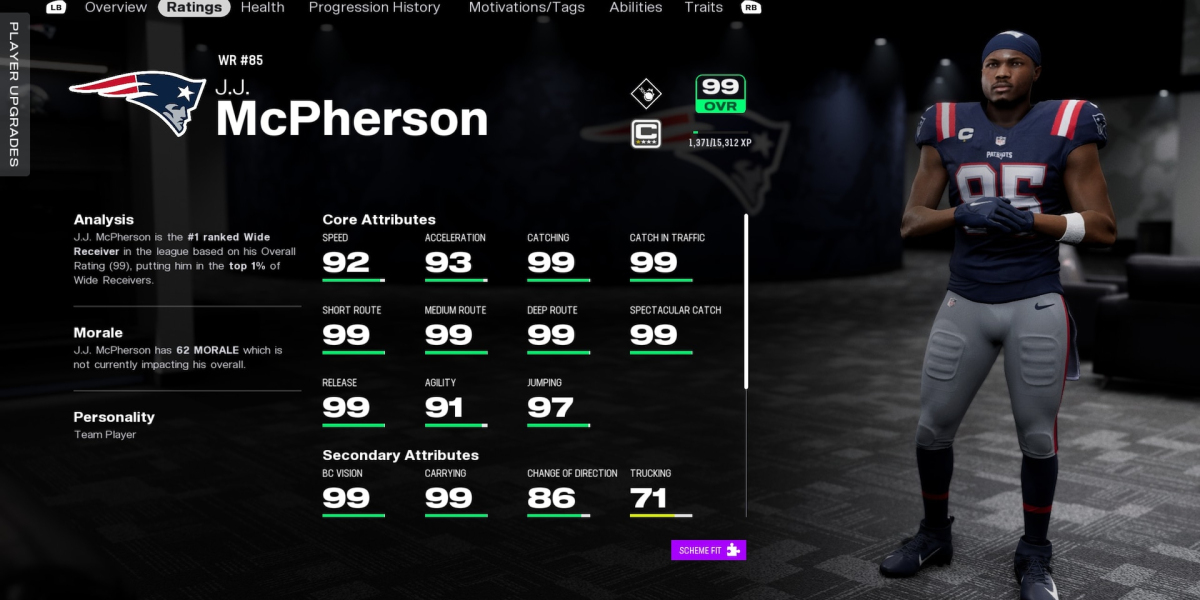1200x600 pixels.
Task: Open the Health tab
Action: [262, 7]
